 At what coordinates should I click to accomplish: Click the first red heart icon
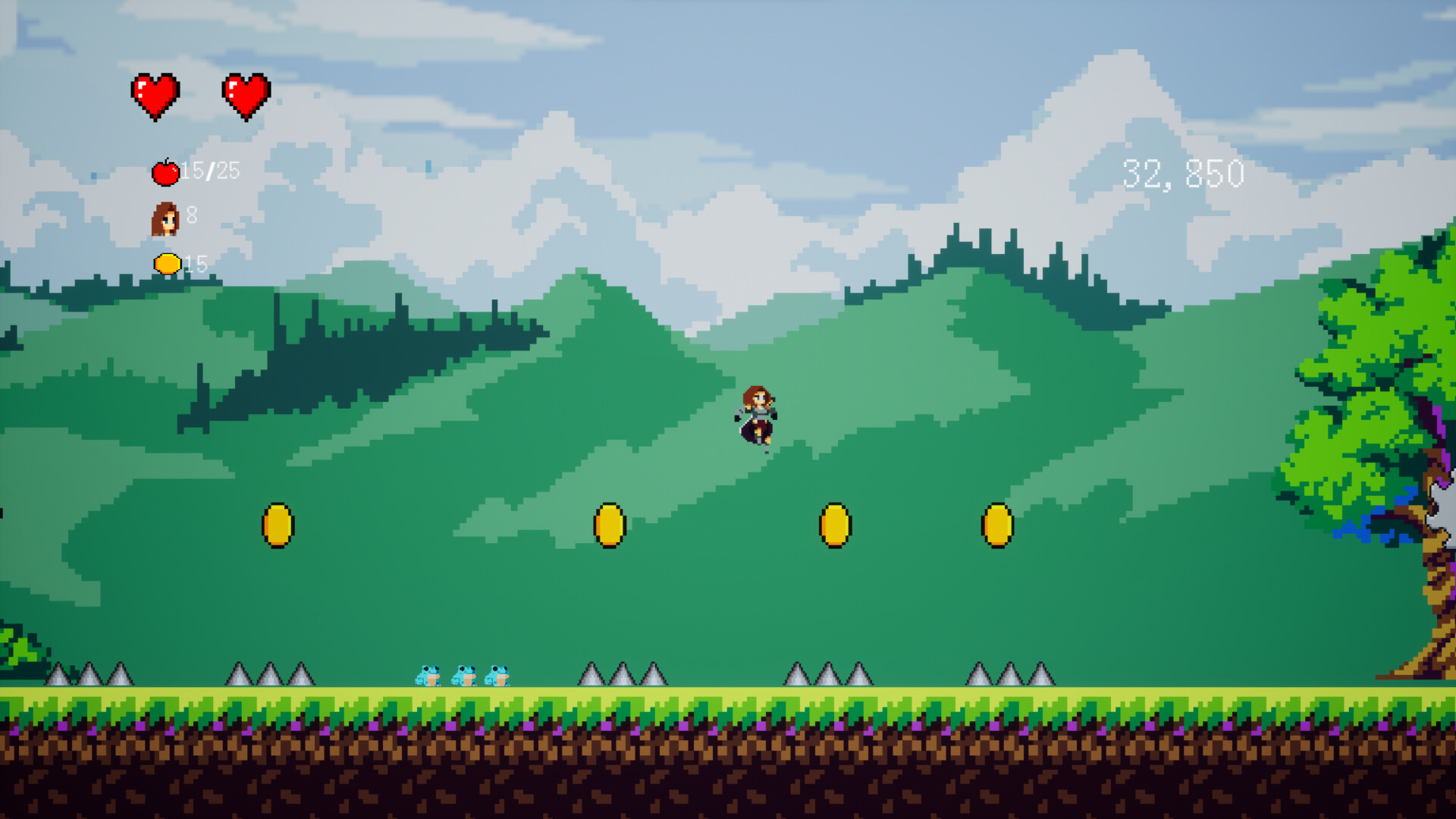tap(157, 96)
